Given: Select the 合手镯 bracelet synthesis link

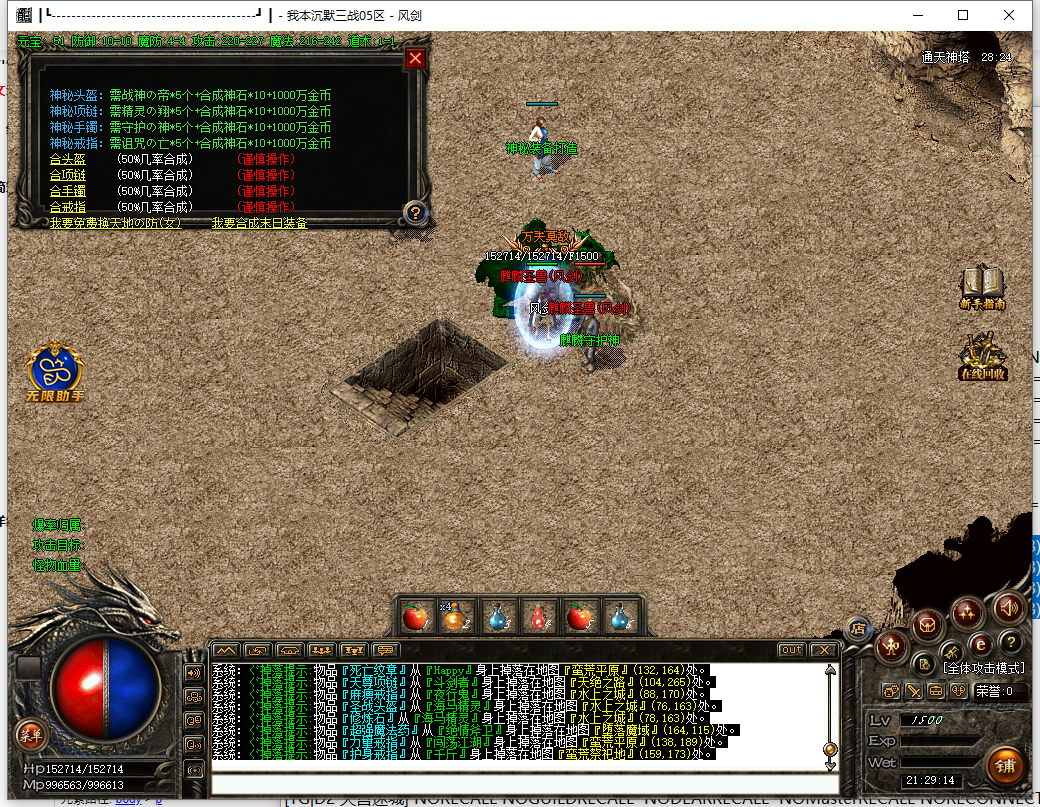Looking at the screenshot, I should pos(68,191).
